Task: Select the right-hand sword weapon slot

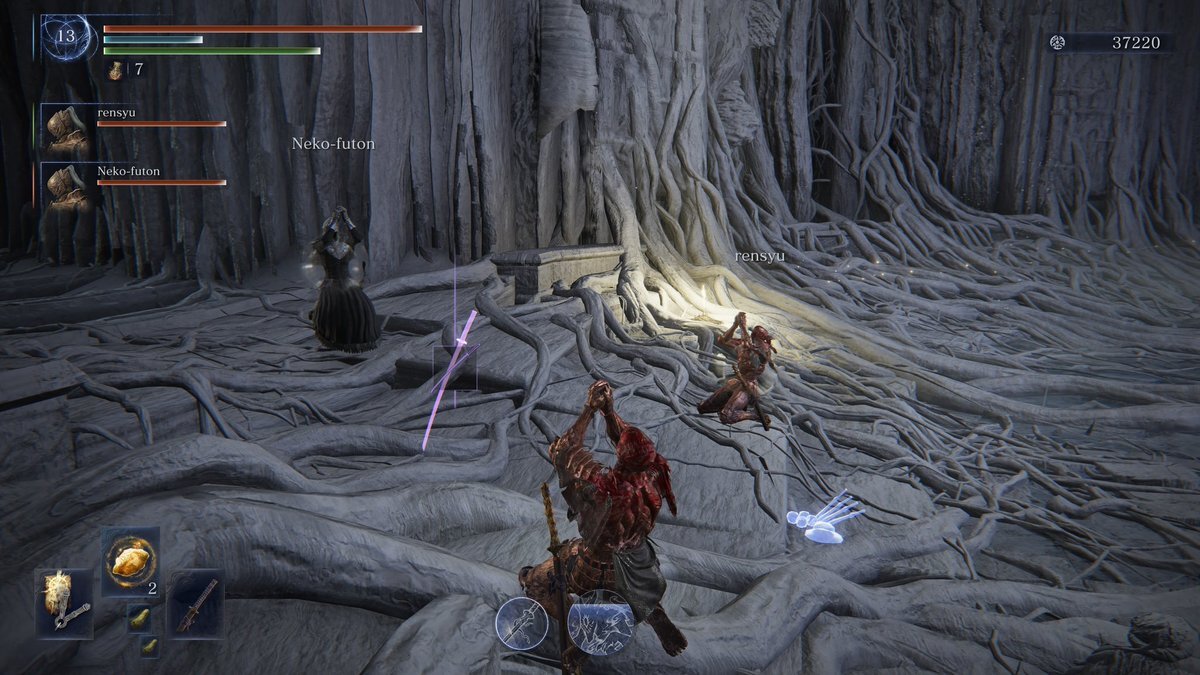Action: pyautogui.click(x=195, y=603)
